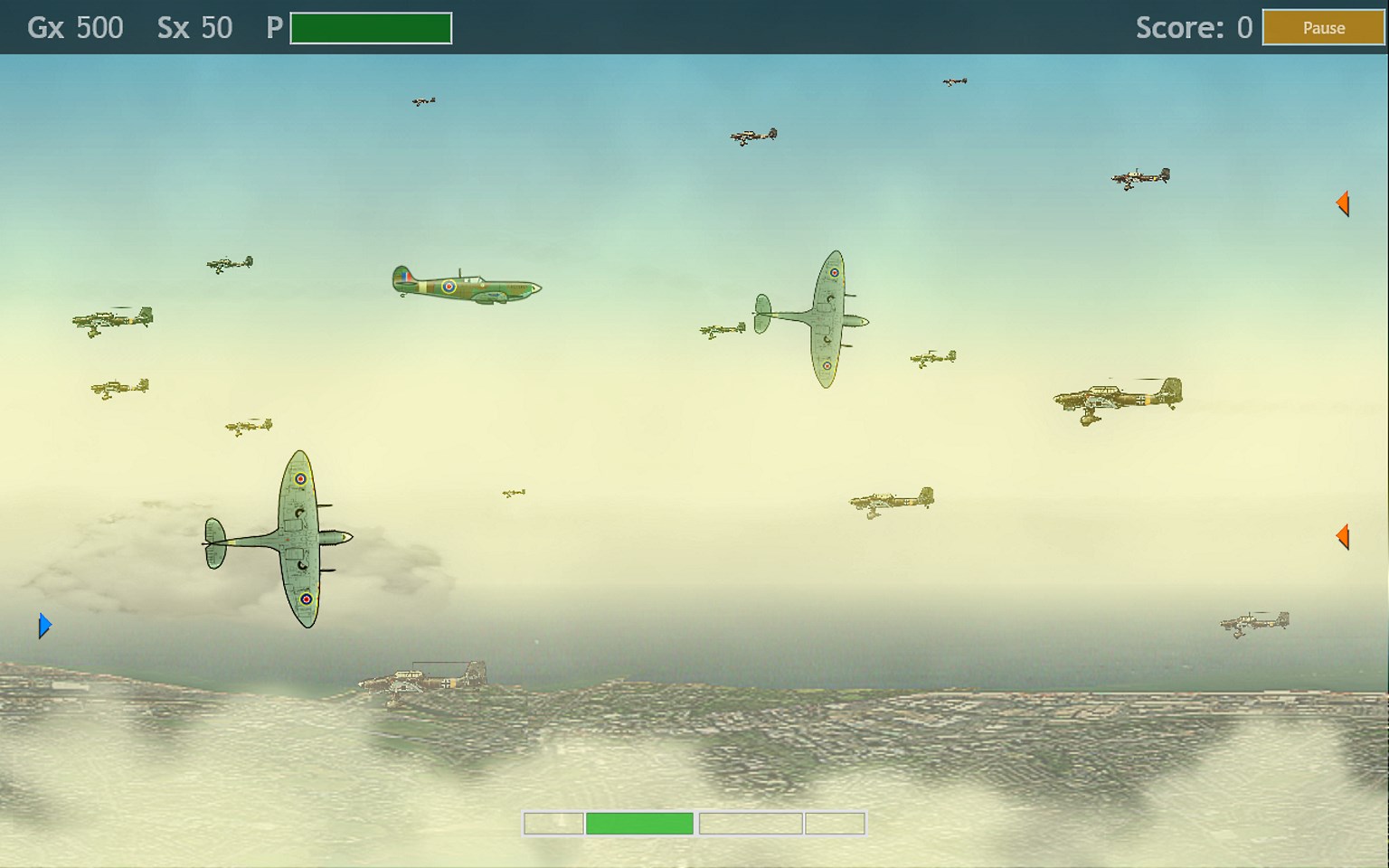Pause the game with the Pause button
The height and width of the screenshot is (868, 1389).
coord(1323,28)
